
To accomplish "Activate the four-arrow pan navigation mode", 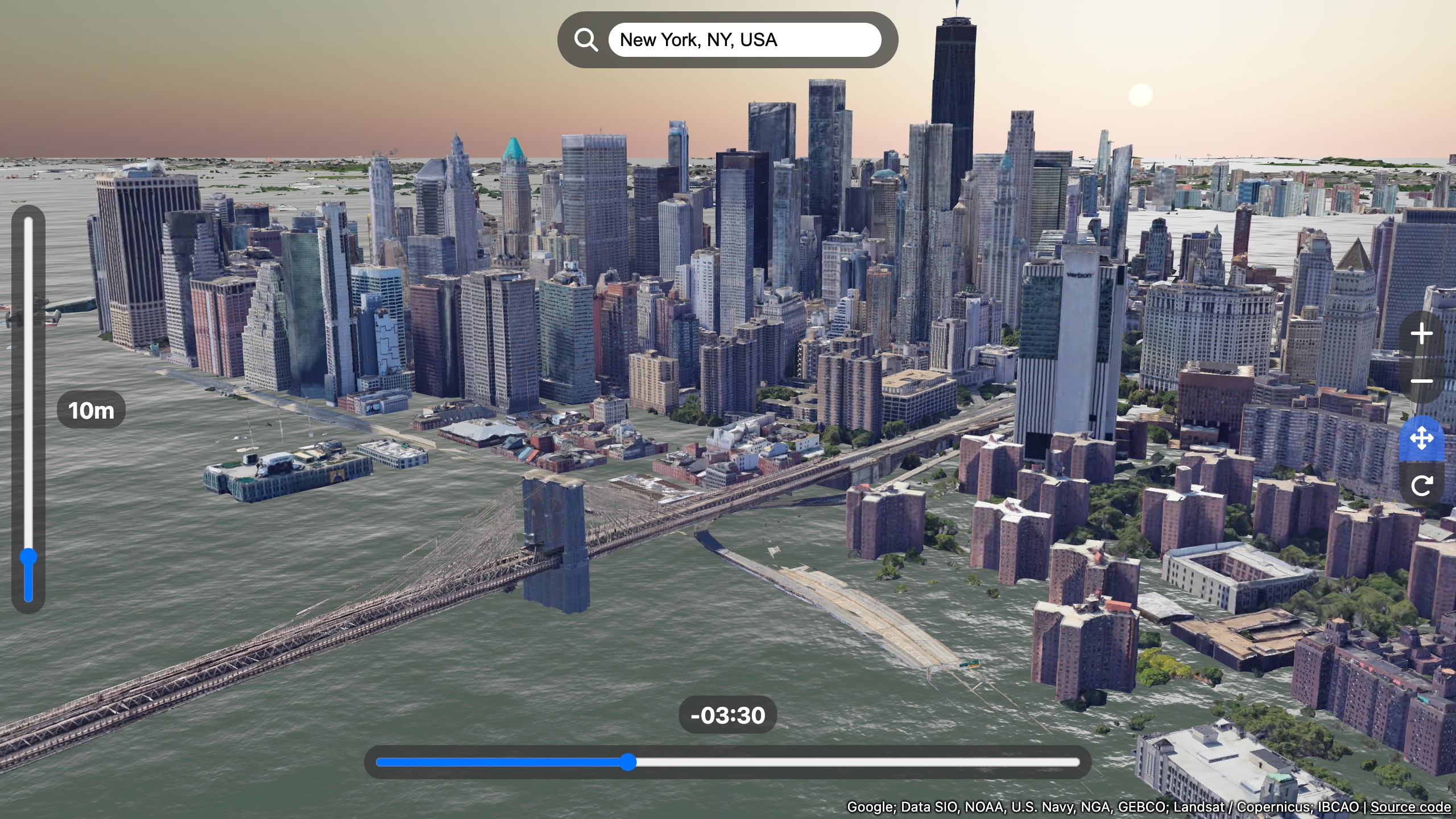I will [x=1422, y=438].
